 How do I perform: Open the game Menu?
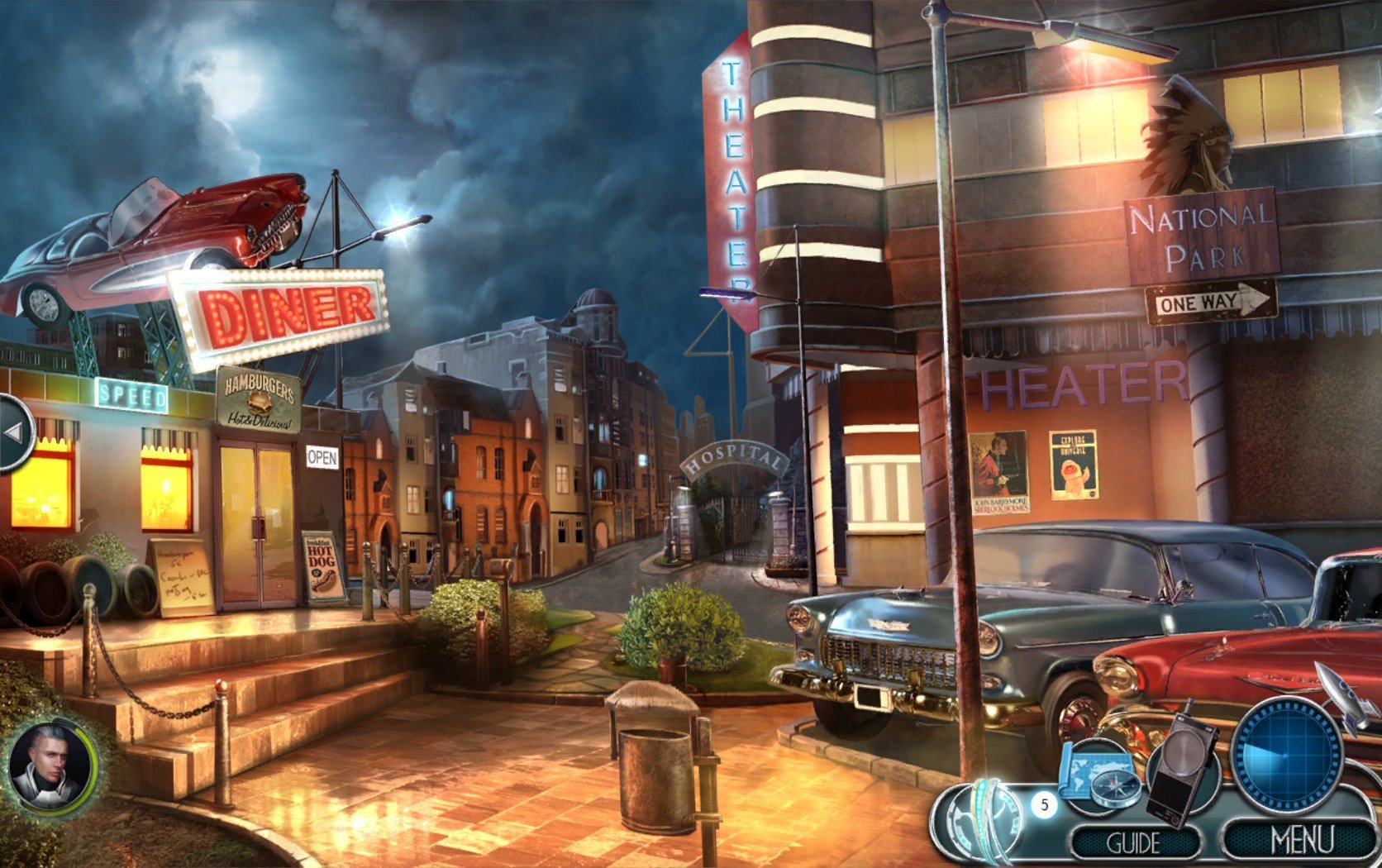point(1300,841)
